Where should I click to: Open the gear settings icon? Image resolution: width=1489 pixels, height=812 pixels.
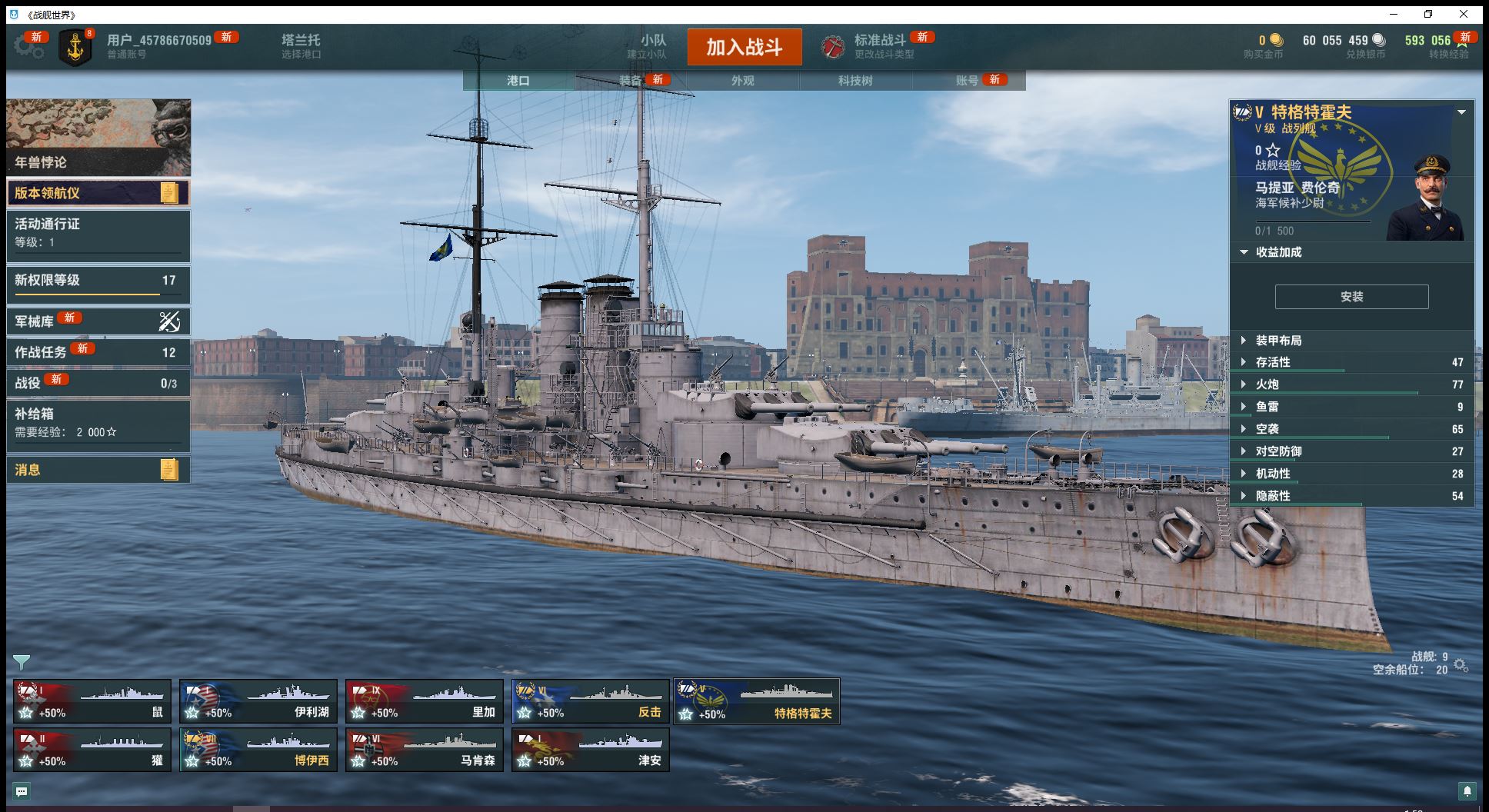click(x=28, y=47)
